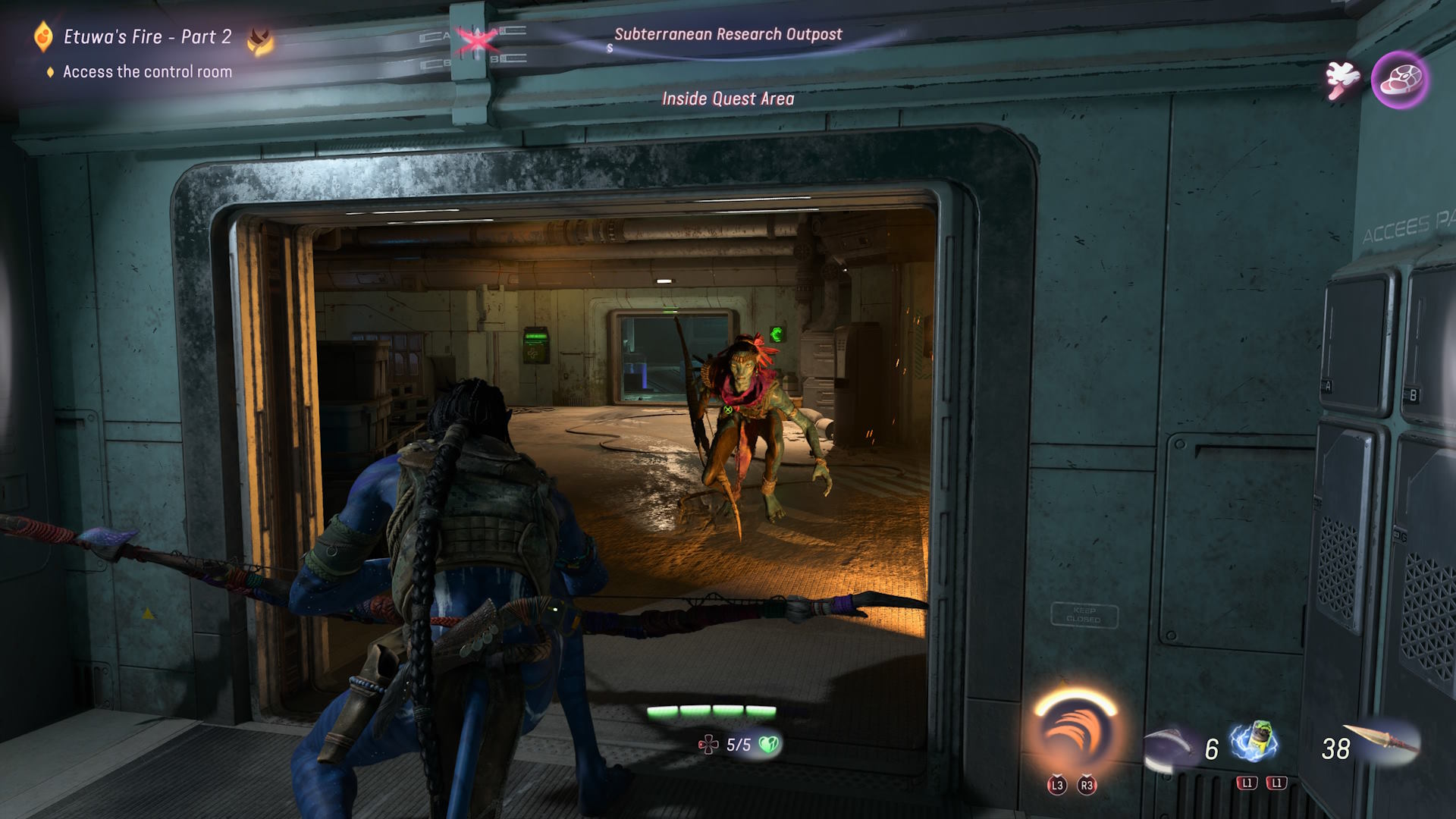Select the pink flower buff icon
Image resolution: width=1456 pixels, height=819 pixels.
tap(1341, 80)
